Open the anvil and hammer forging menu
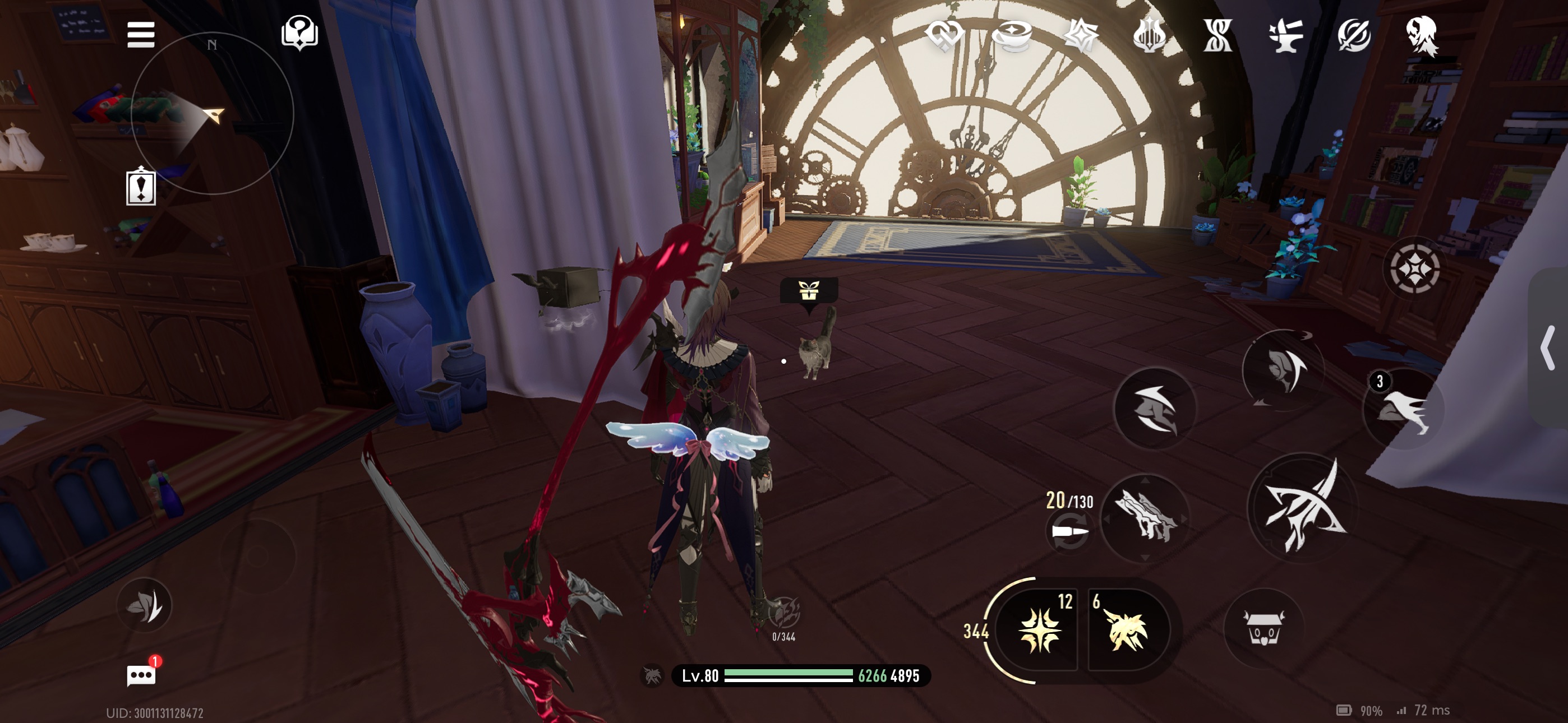The width and height of the screenshot is (1568, 723). pyautogui.click(x=1285, y=35)
